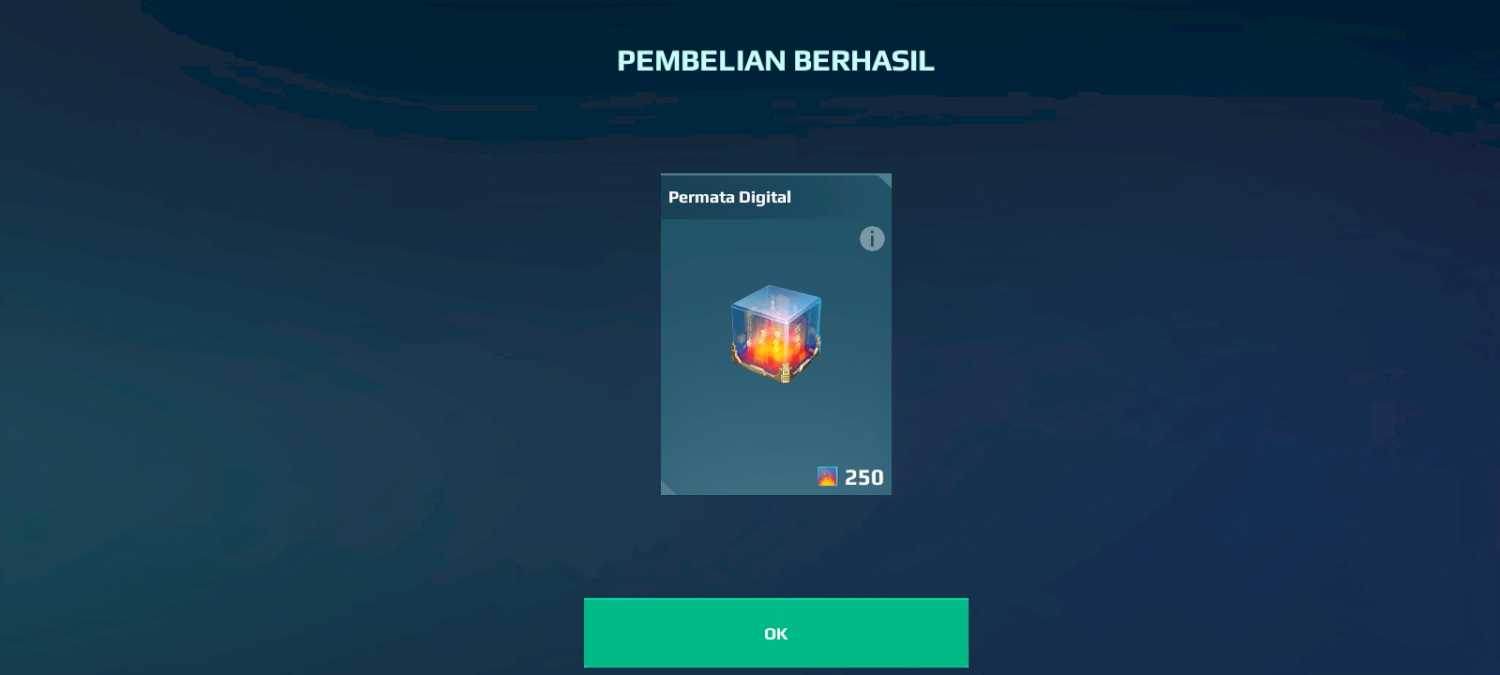Open info on the Permata Digital item

coord(872,239)
